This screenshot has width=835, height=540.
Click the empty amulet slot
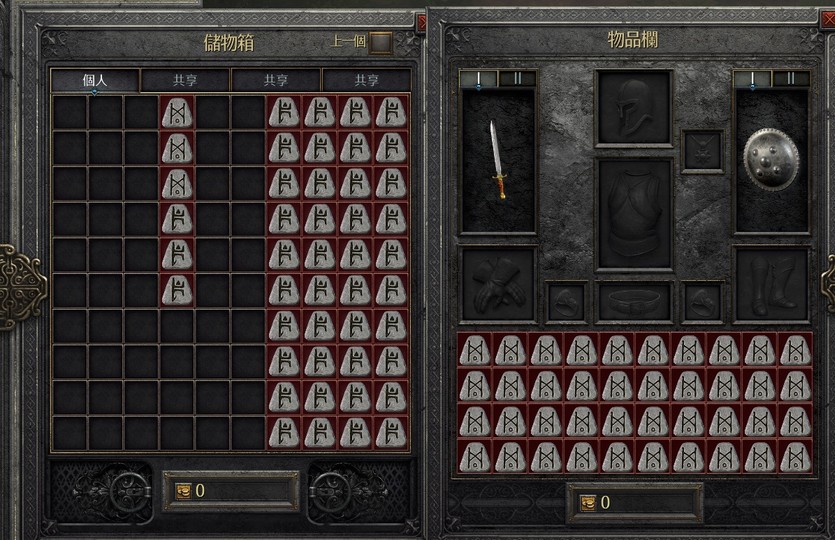tap(702, 150)
